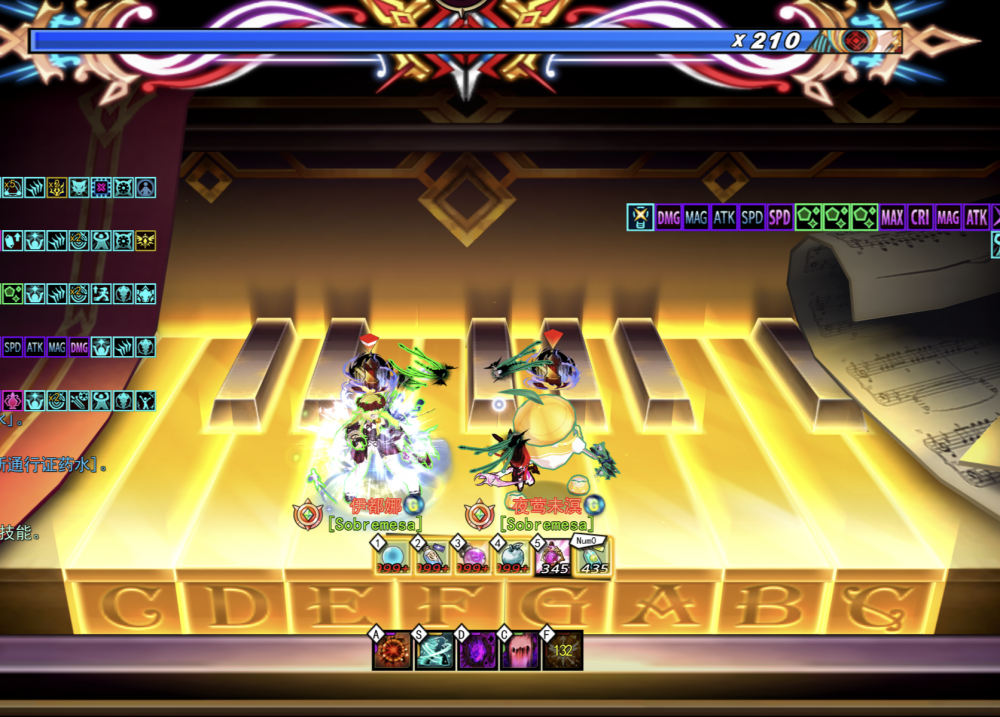Use the blue orb item in slot 1
The height and width of the screenshot is (717, 1000).
coord(392,557)
